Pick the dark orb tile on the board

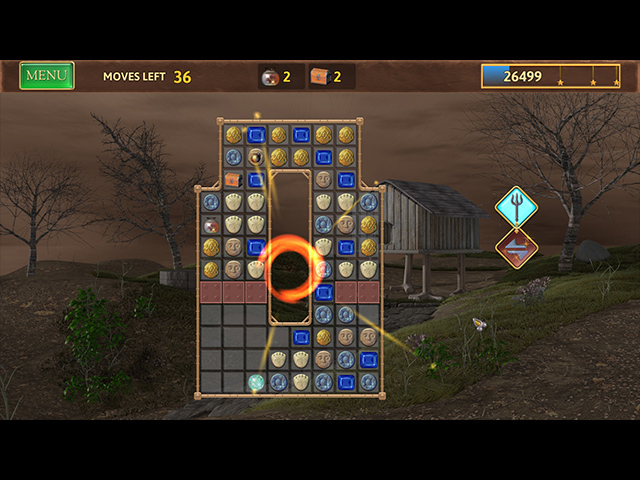pyautogui.click(x=256, y=156)
